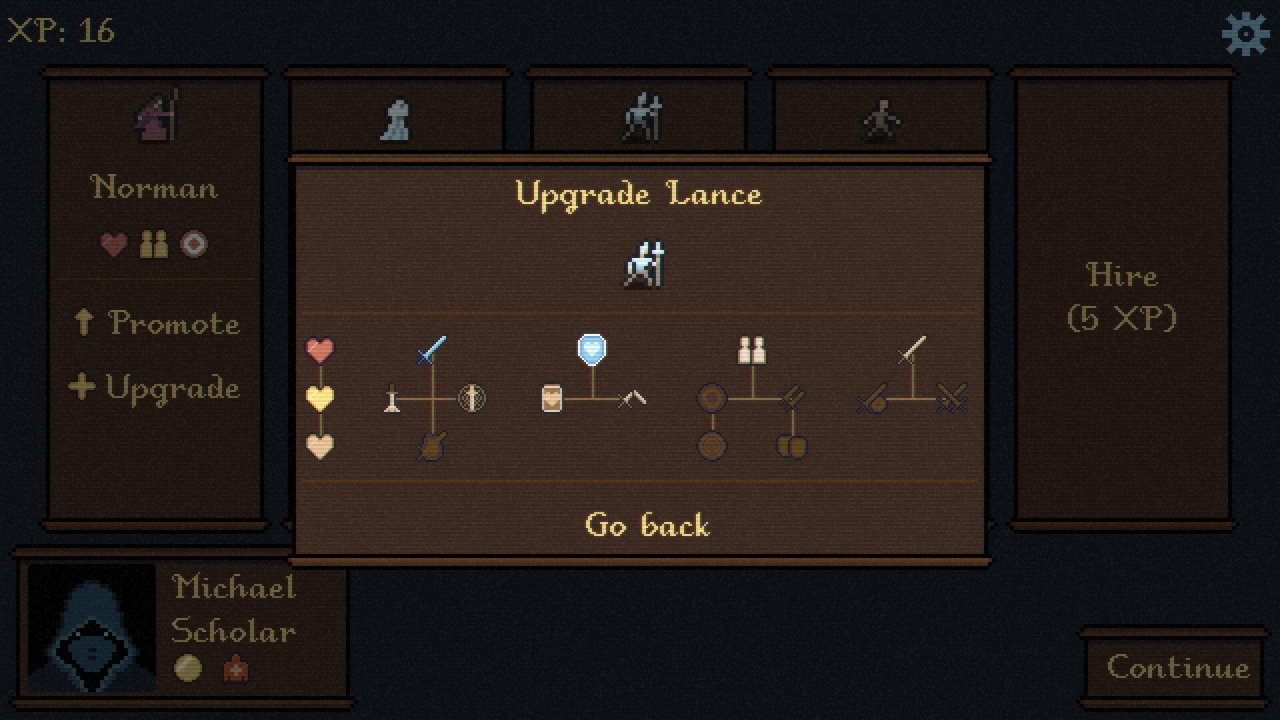Promote Norman
The width and height of the screenshot is (1280, 720).
pos(156,323)
